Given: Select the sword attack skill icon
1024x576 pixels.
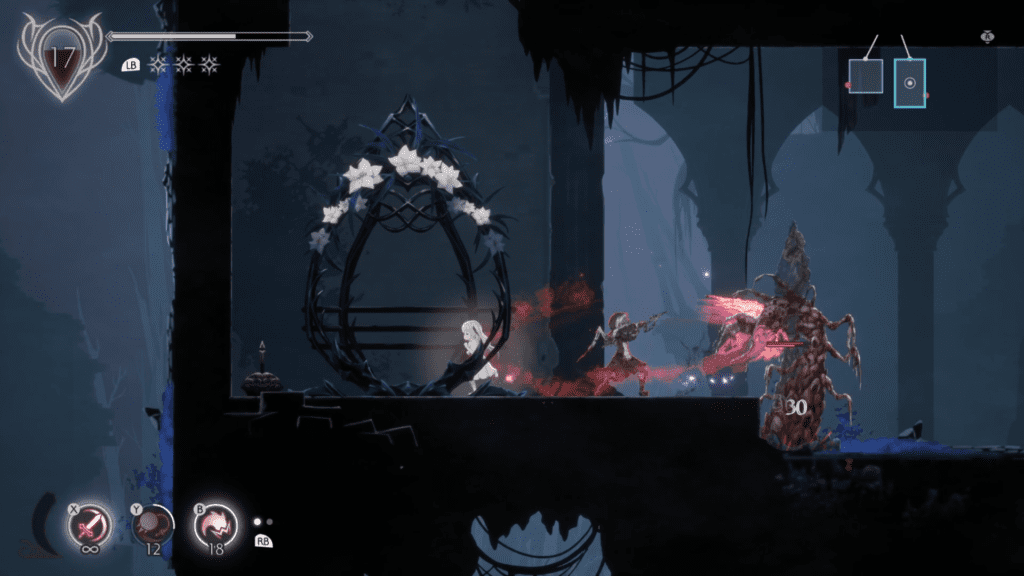Looking at the screenshot, I should 92,524.
